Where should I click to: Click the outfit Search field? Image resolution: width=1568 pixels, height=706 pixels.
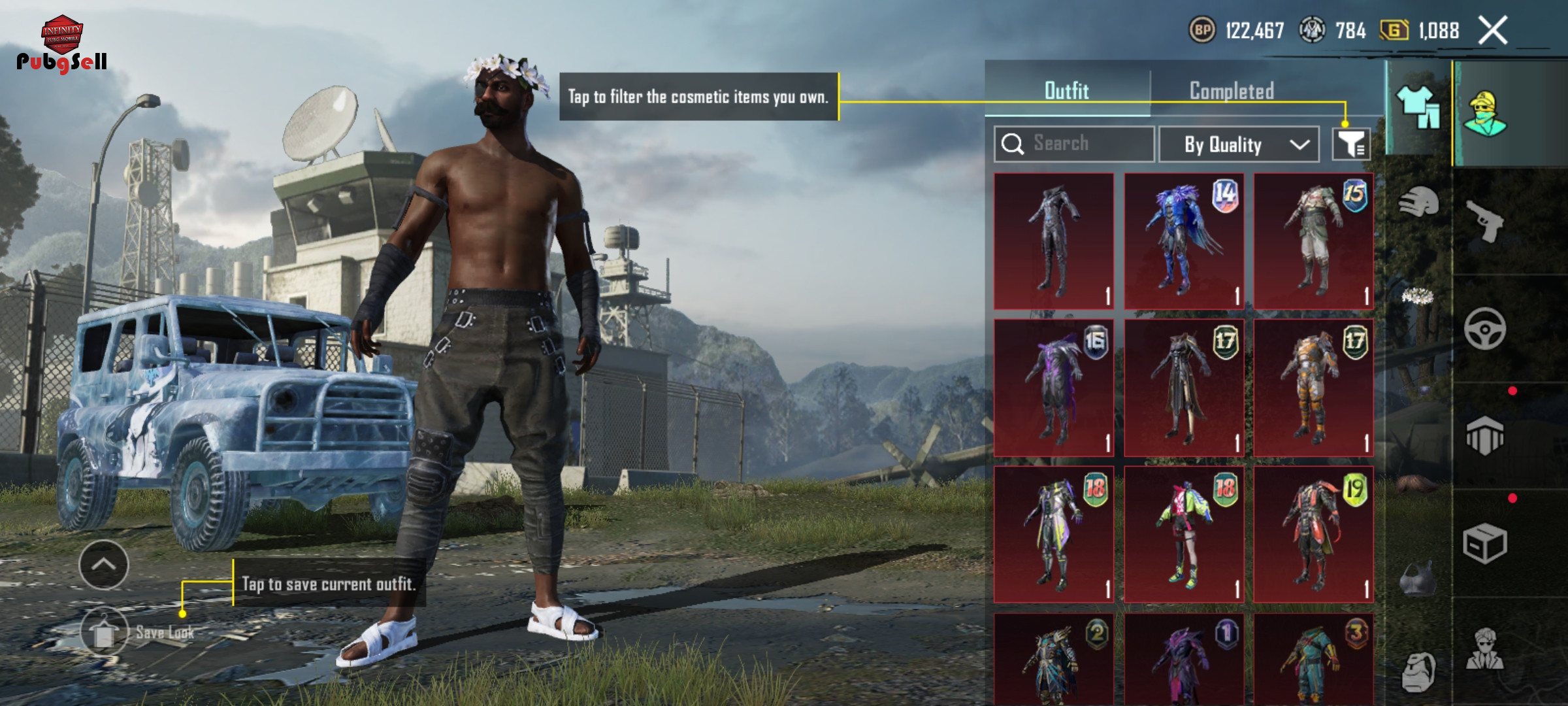pyautogui.click(x=1074, y=144)
